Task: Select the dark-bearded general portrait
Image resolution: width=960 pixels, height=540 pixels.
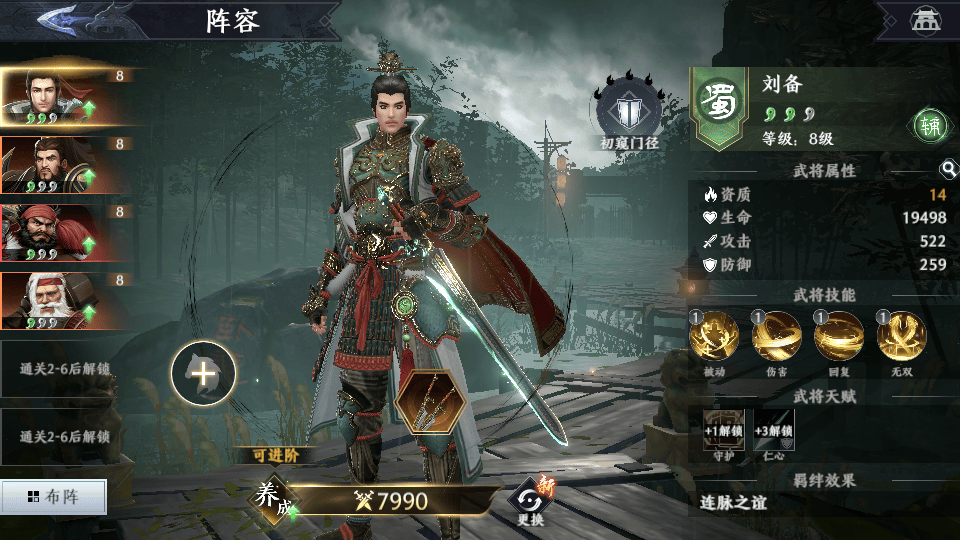Action: coord(65,165)
